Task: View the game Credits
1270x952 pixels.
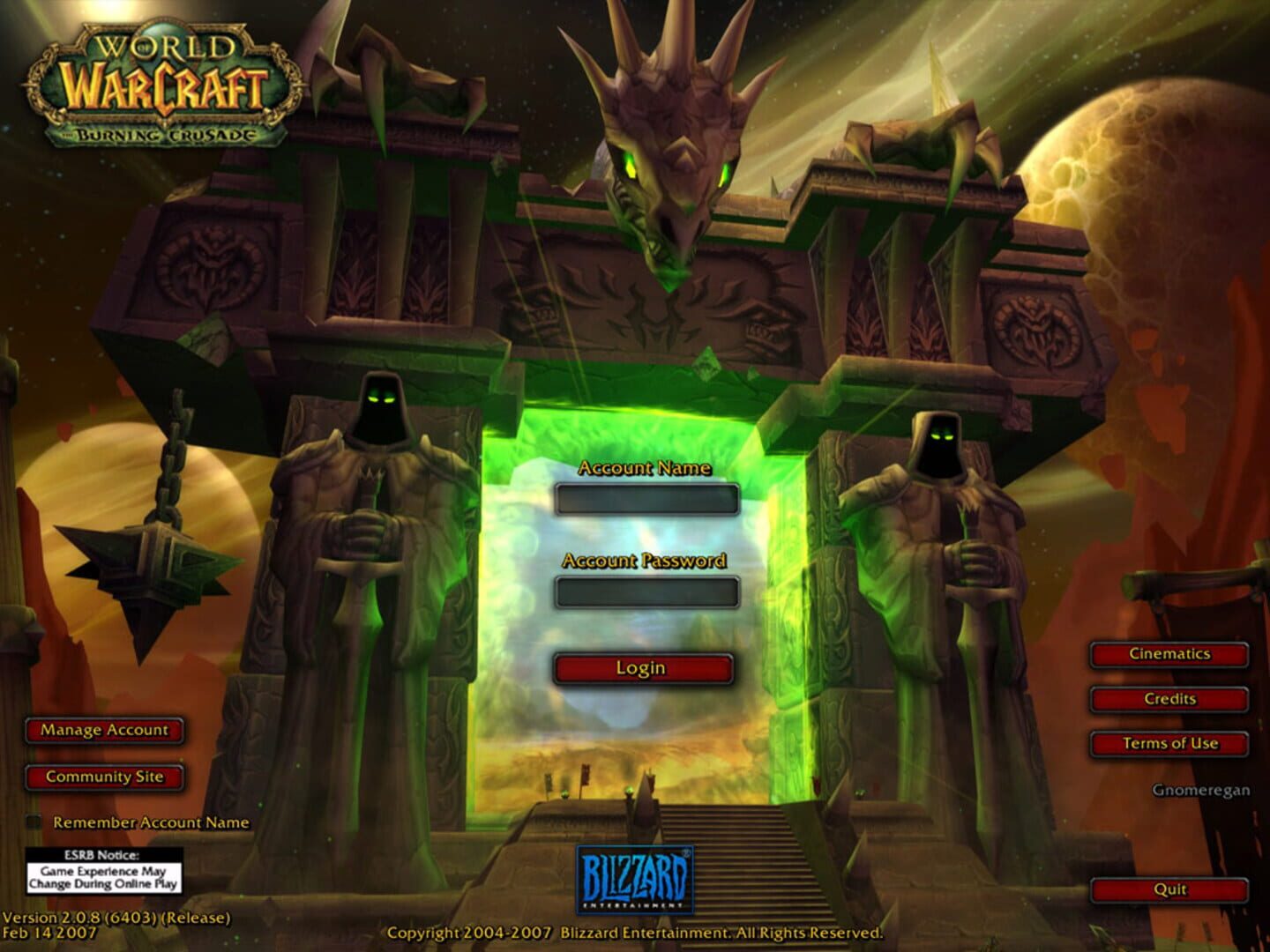Action: point(1169,698)
